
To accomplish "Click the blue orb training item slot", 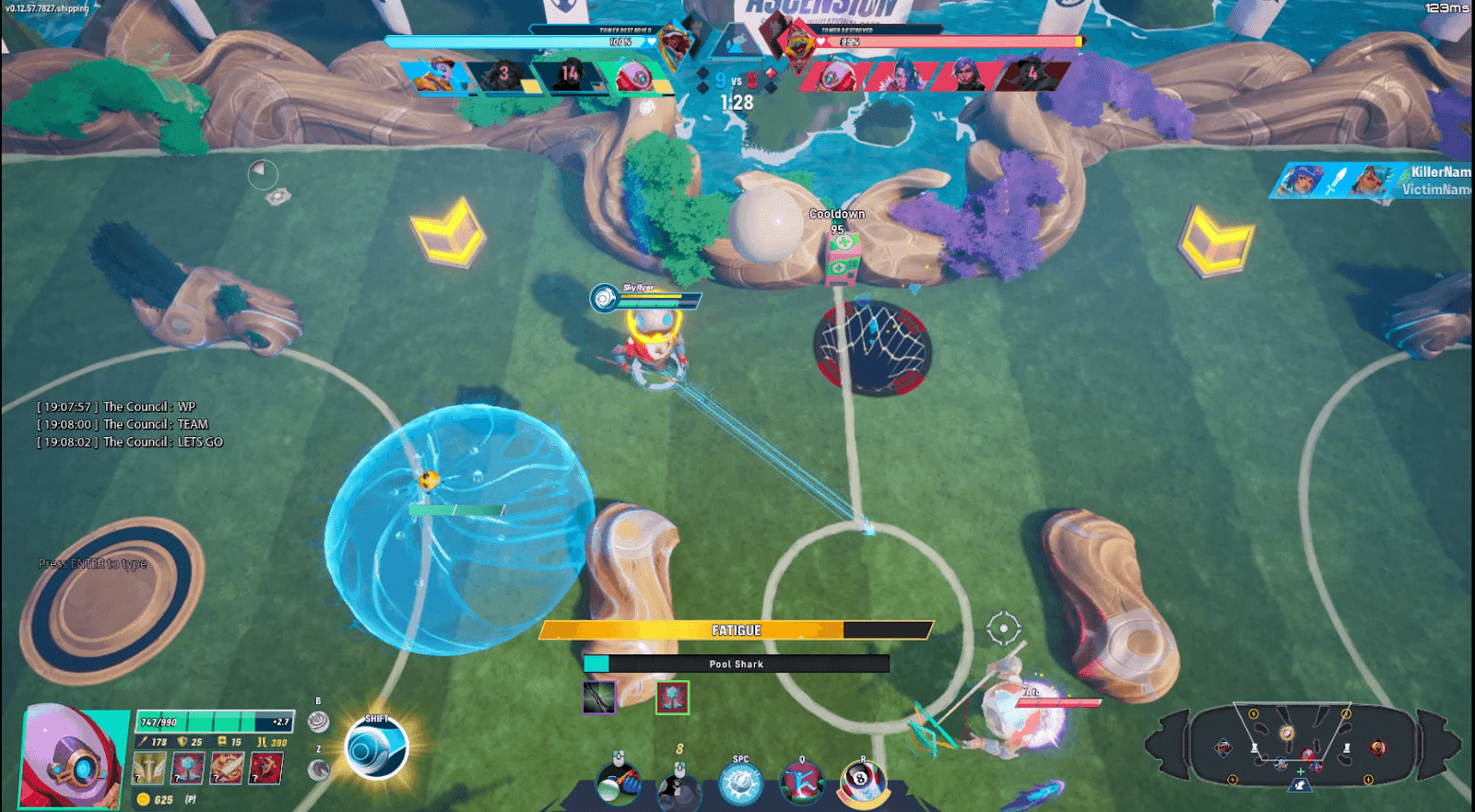I will pos(187,768).
